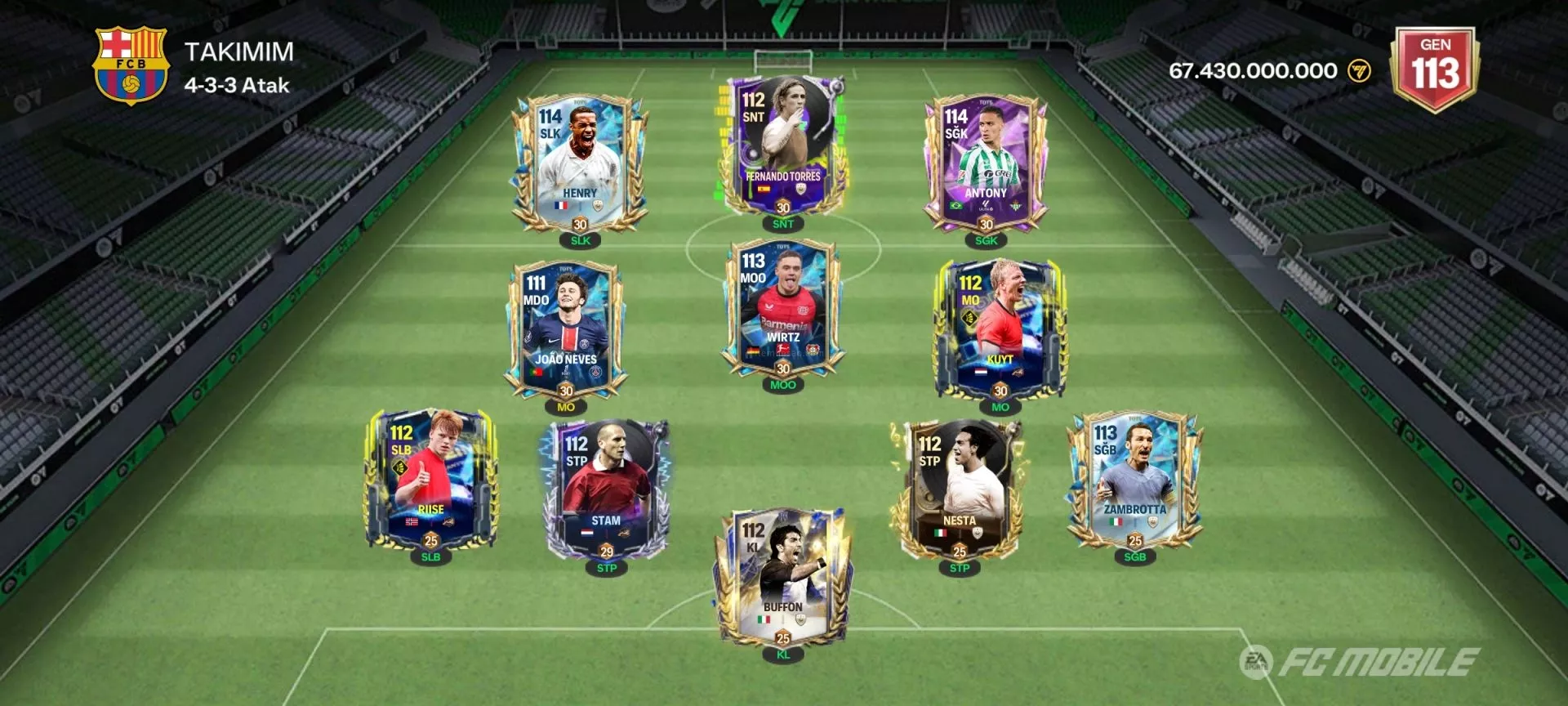The height and width of the screenshot is (706, 1568).
Task: Open the João Neves midfielder card
Action: click(566, 328)
